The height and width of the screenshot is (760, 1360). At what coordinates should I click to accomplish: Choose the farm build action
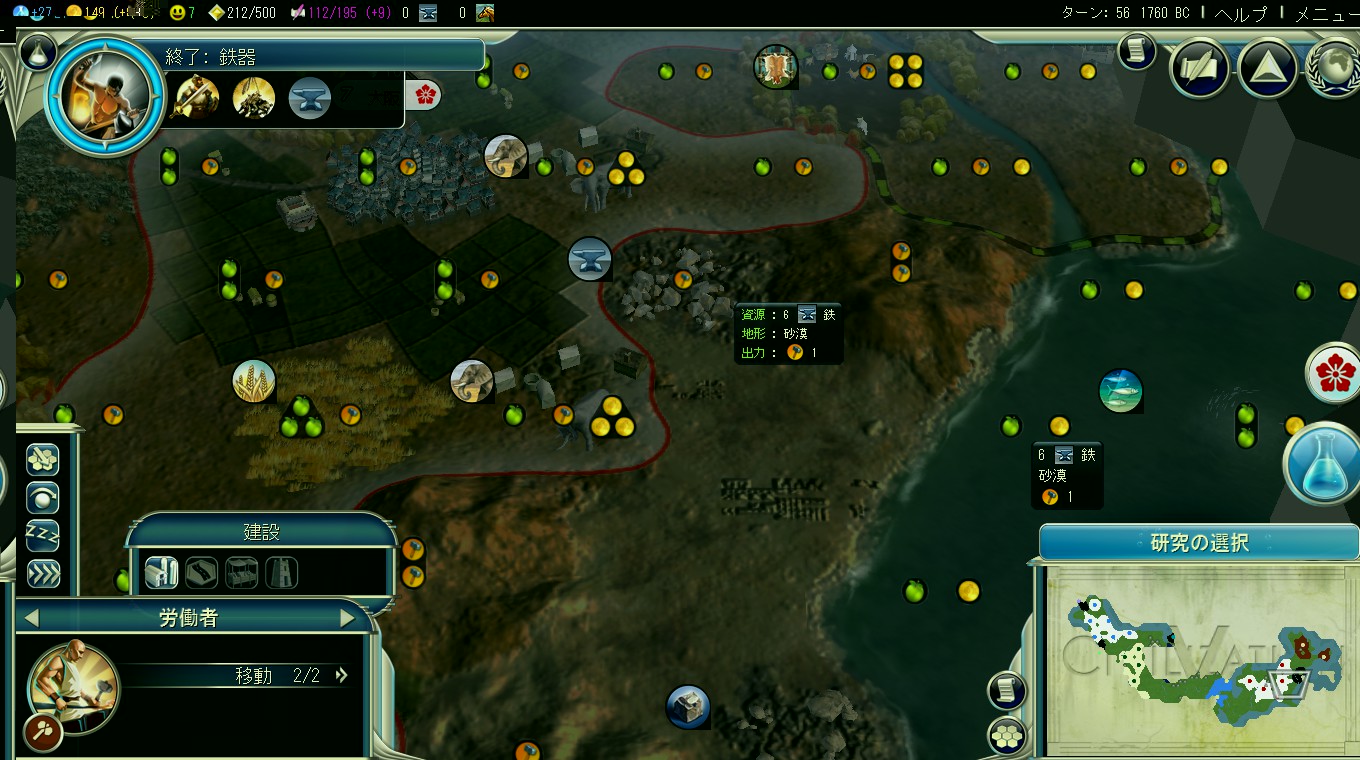click(x=161, y=572)
